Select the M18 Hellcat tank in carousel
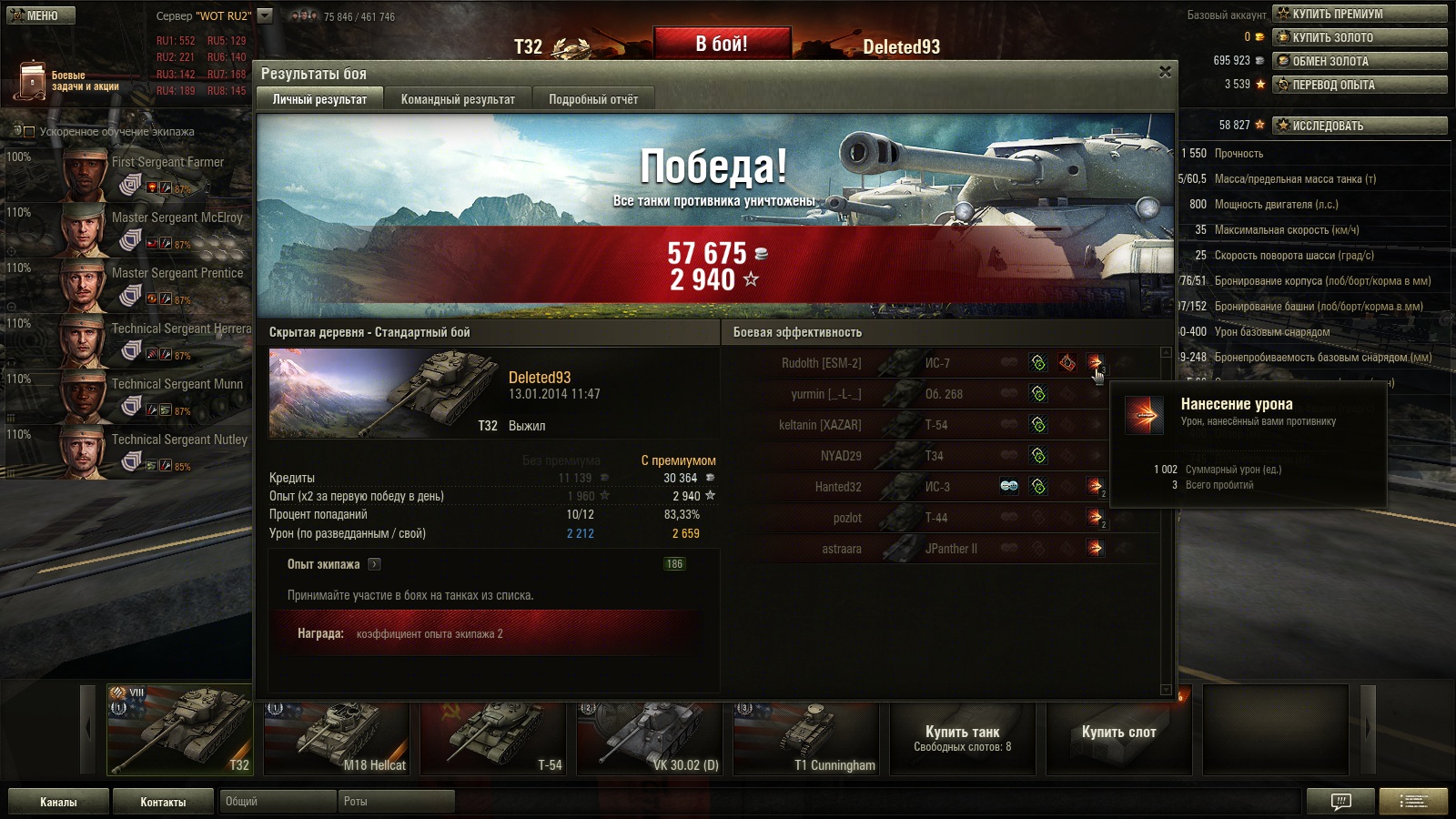 click(x=337, y=737)
